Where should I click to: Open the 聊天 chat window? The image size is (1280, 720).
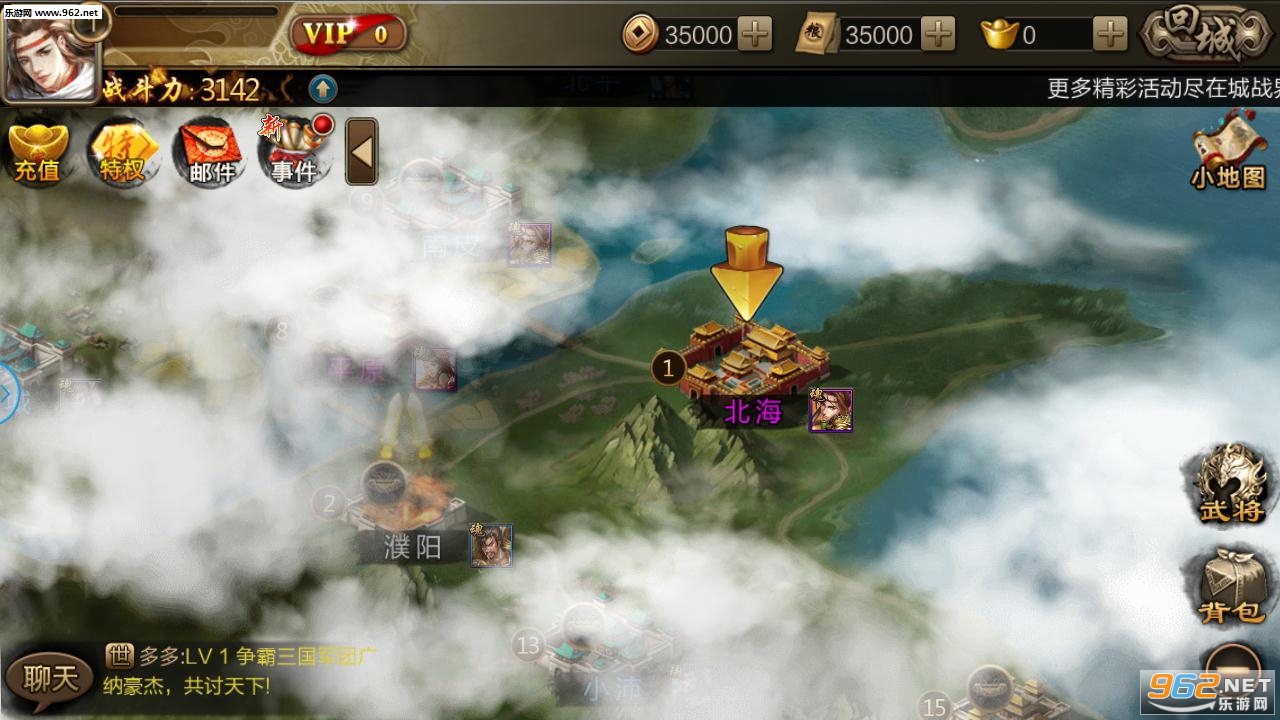point(50,680)
